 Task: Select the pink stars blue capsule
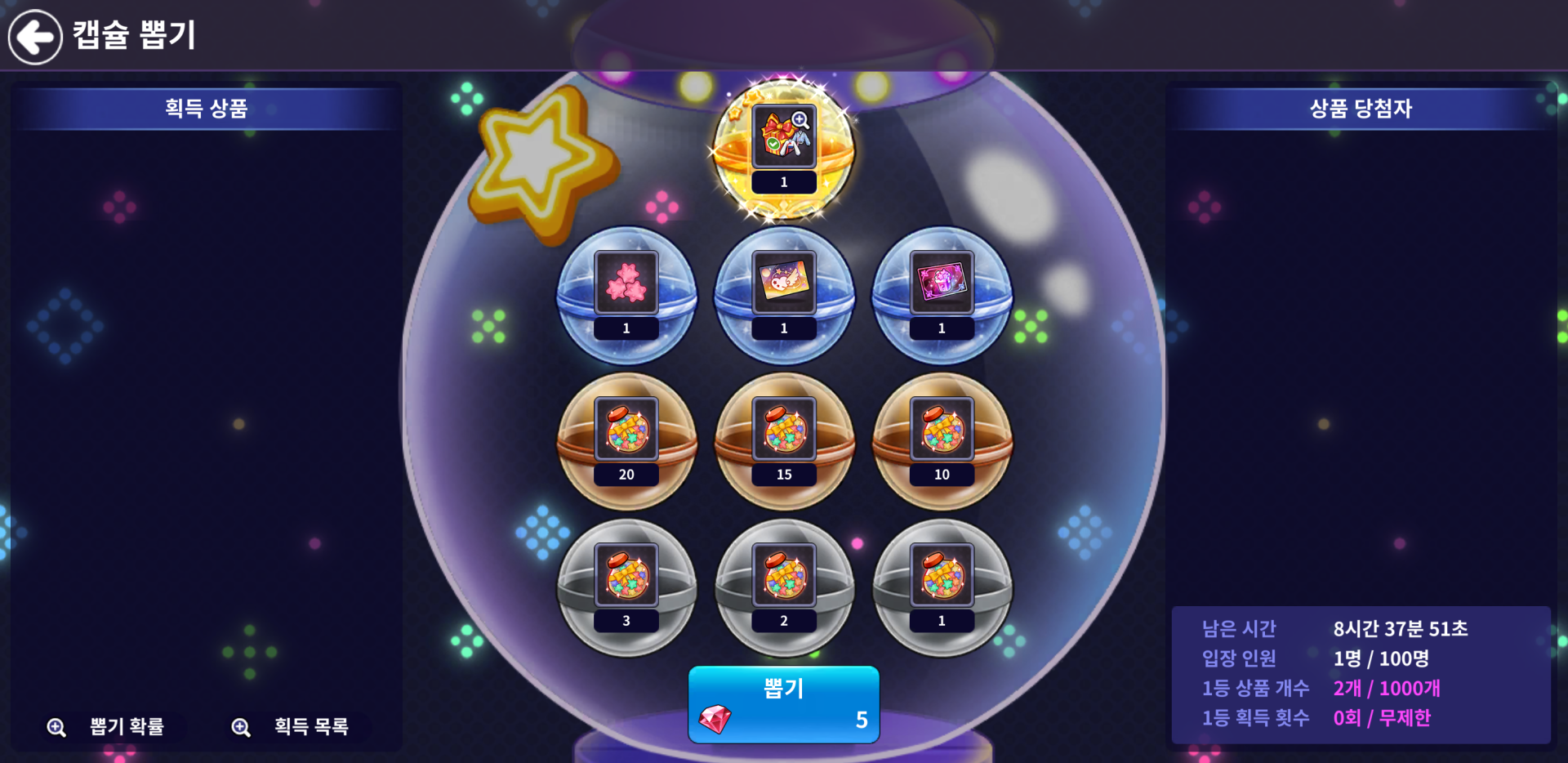(x=626, y=295)
